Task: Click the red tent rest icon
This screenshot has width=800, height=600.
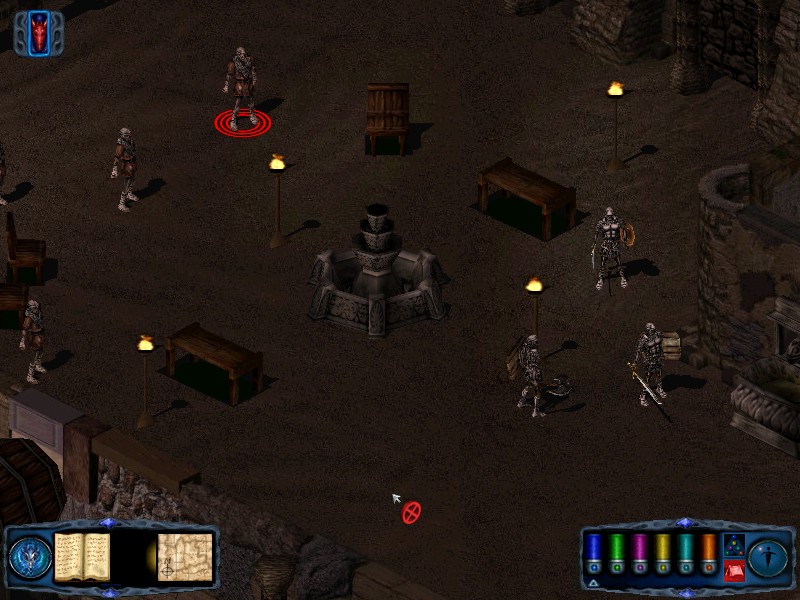Action: click(x=733, y=571)
